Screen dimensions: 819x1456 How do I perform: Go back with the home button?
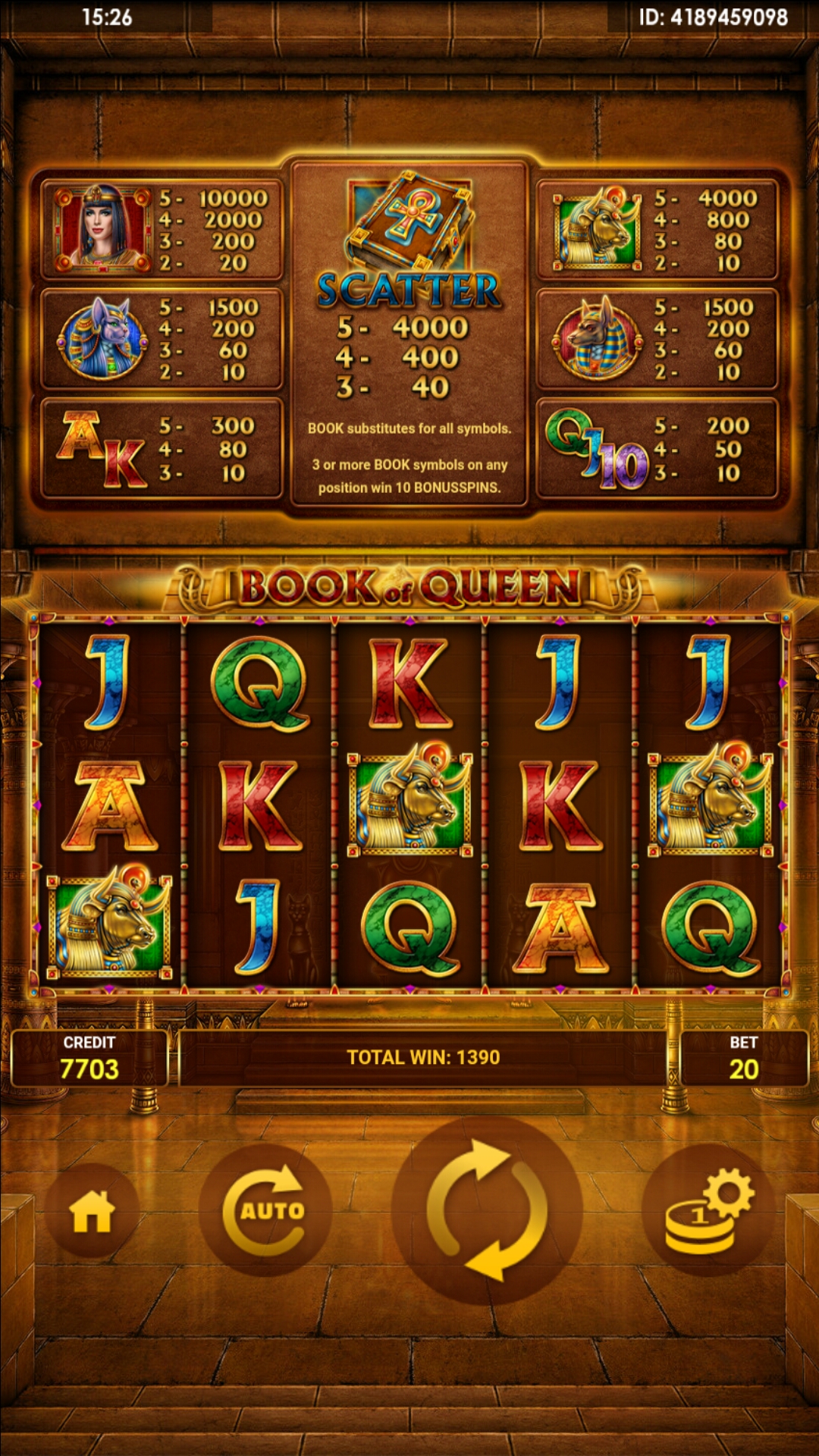click(92, 1211)
